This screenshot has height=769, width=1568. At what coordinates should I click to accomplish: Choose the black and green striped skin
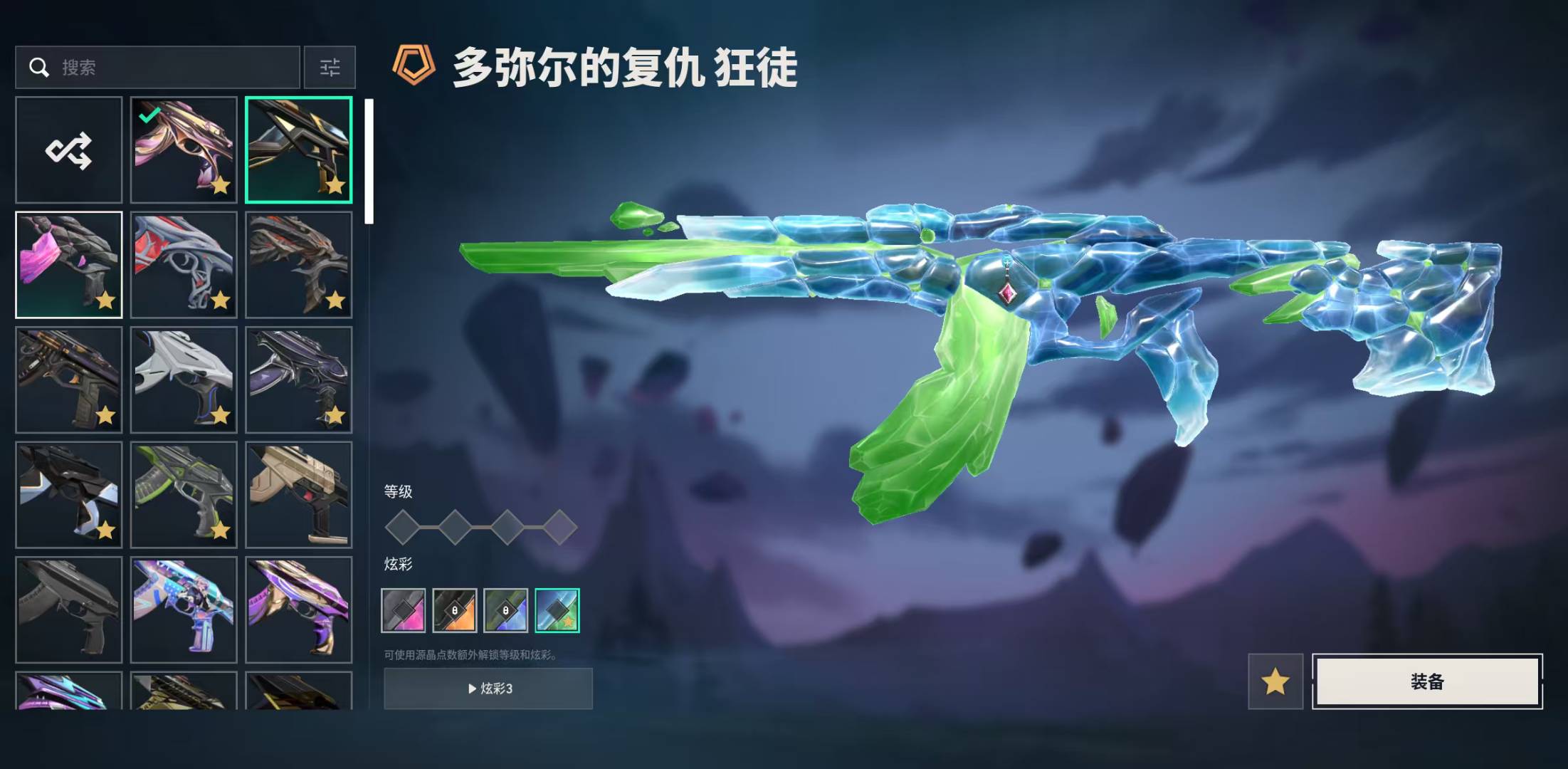(x=184, y=495)
